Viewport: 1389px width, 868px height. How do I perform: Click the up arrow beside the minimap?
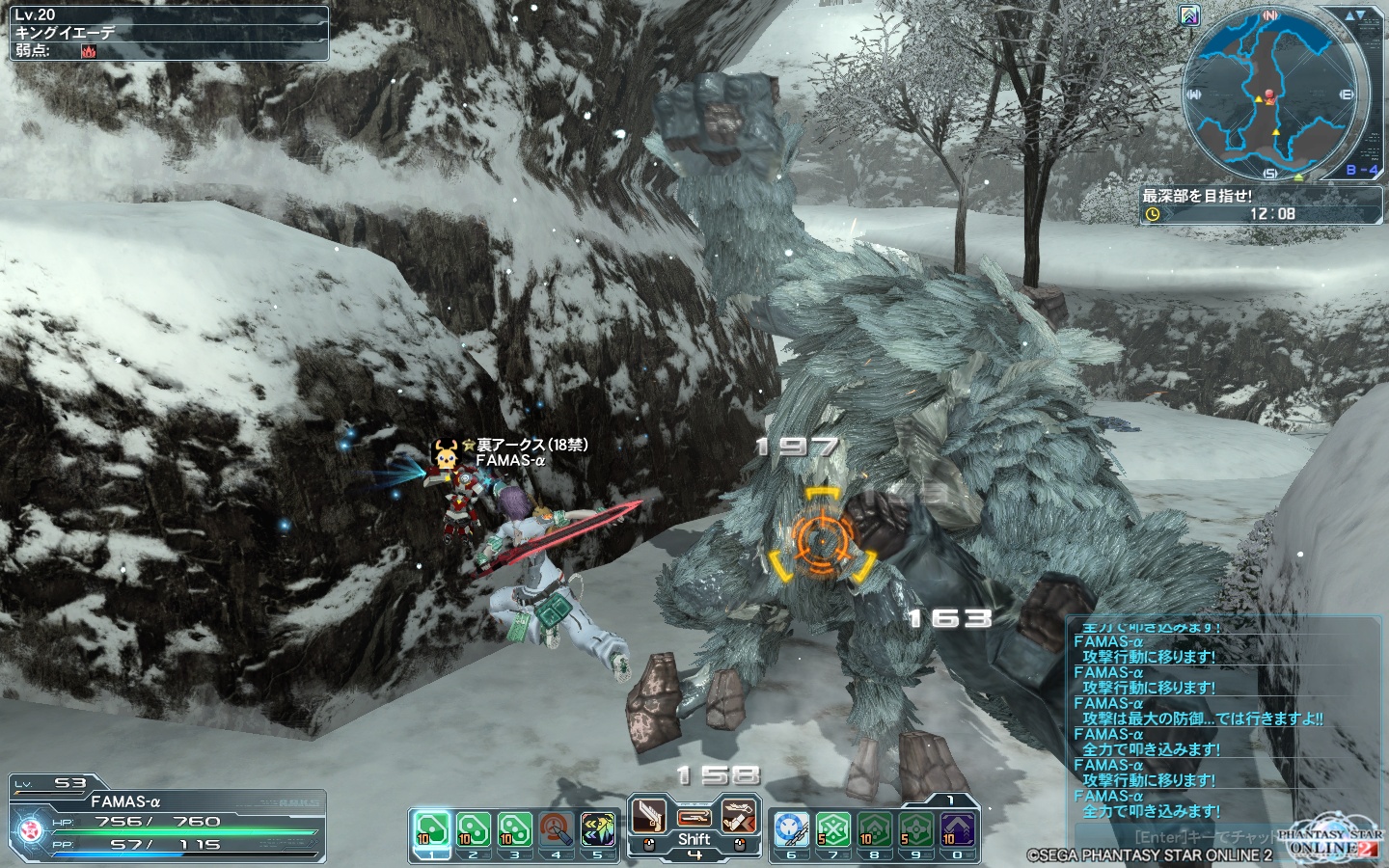(x=1349, y=15)
